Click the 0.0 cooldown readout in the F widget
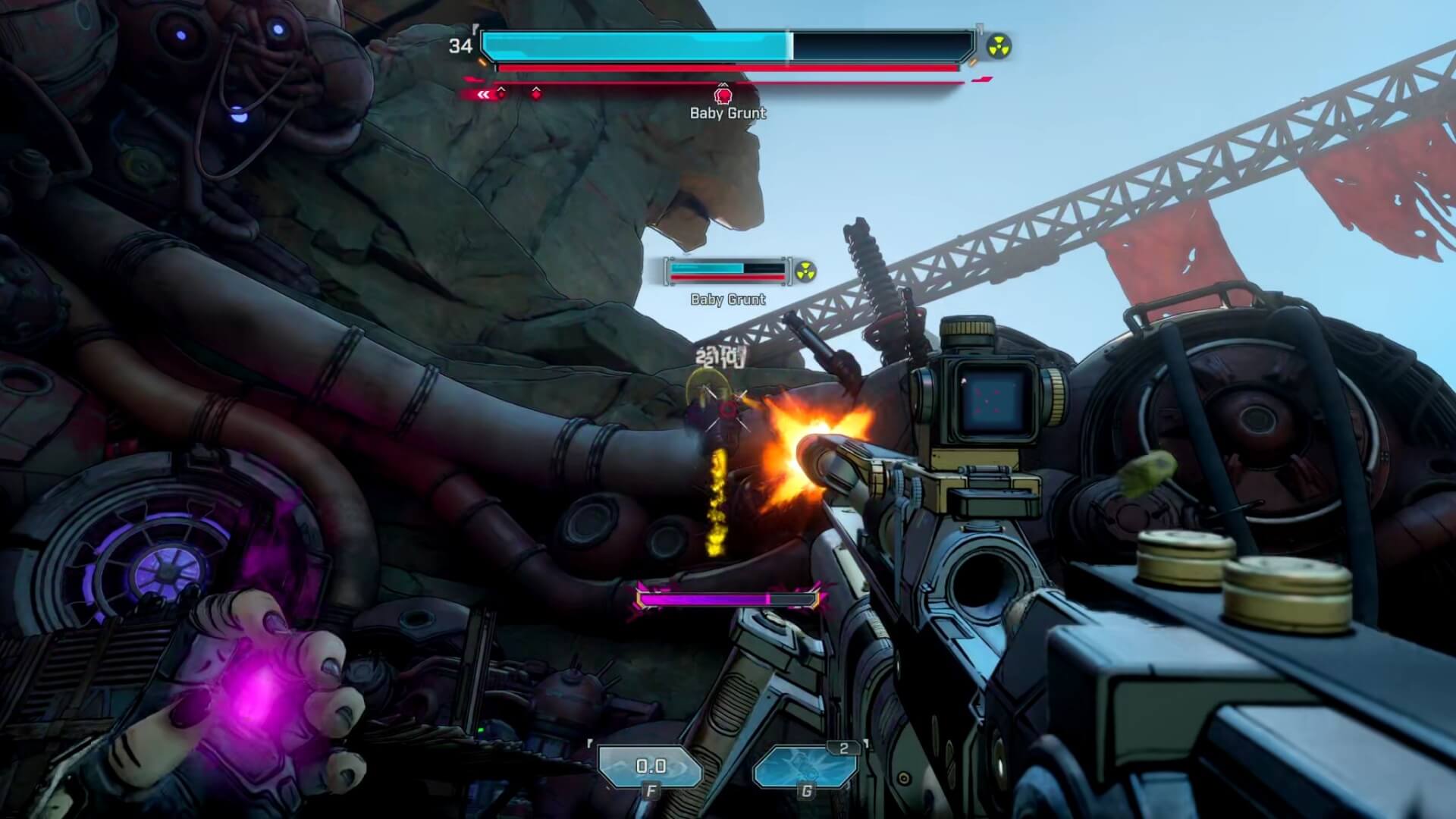This screenshot has width=1456, height=819. [651, 765]
